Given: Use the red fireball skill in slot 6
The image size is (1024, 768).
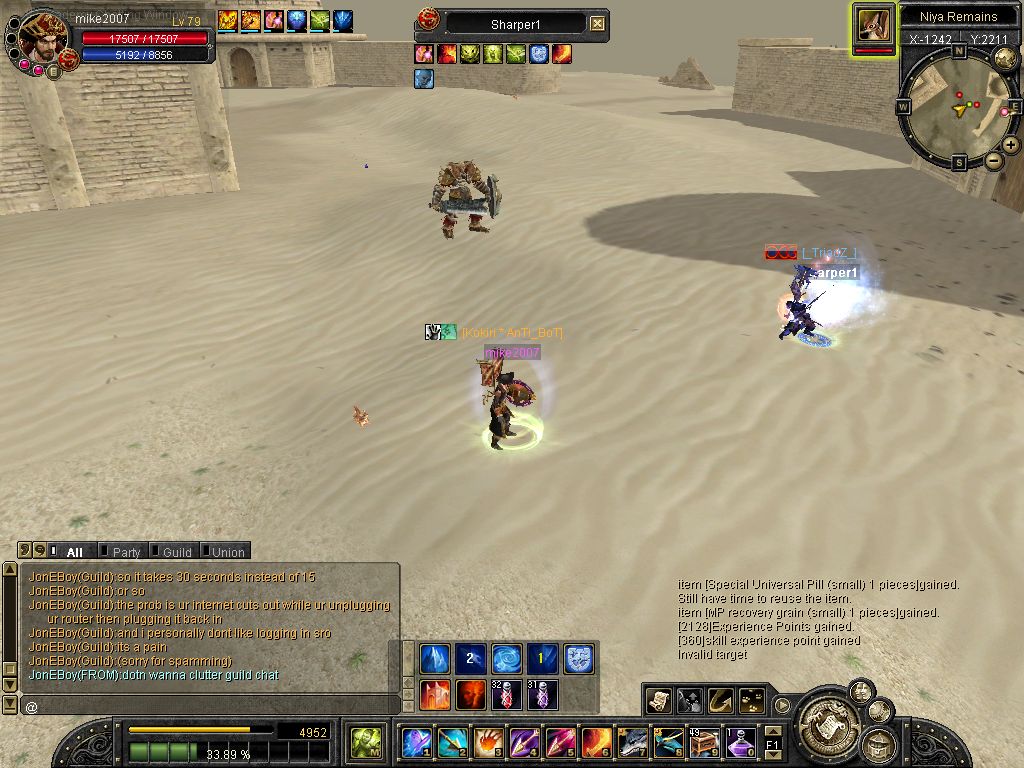Looking at the screenshot, I should pyautogui.click(x=597, y=743).
